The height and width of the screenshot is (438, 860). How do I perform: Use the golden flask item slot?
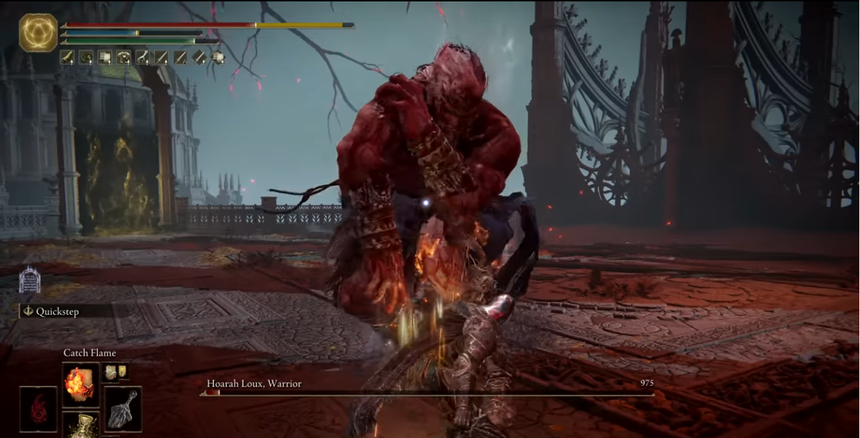point(79,426)
